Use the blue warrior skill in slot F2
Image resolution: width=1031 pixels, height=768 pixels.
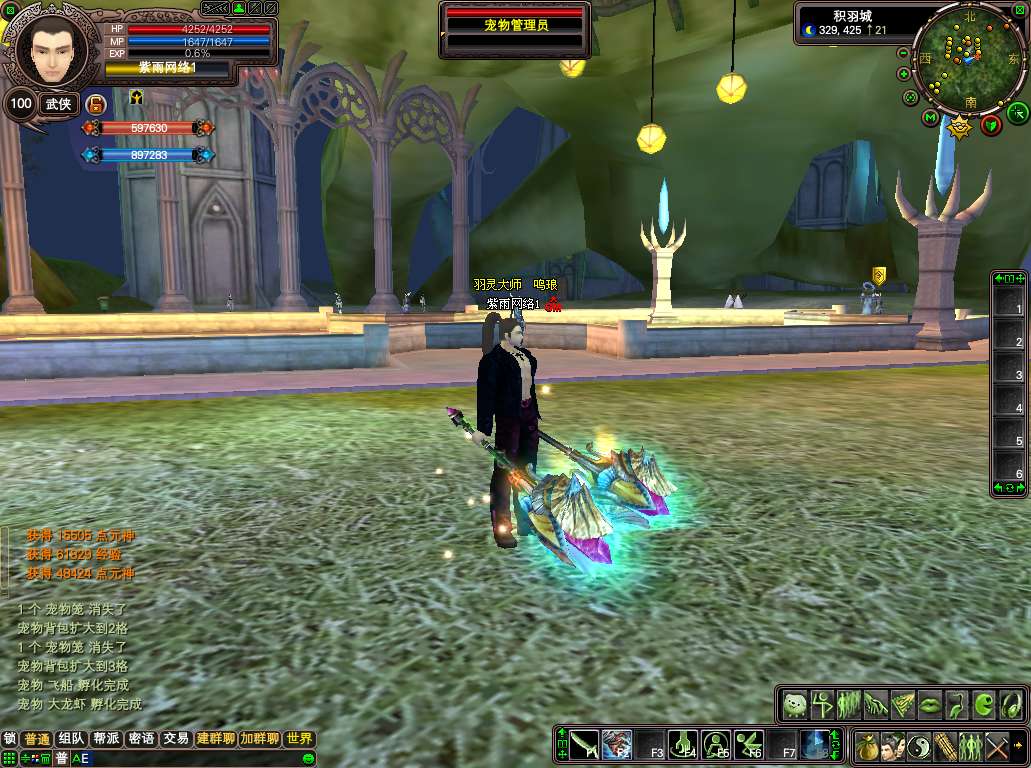click(x=617, y=743)
